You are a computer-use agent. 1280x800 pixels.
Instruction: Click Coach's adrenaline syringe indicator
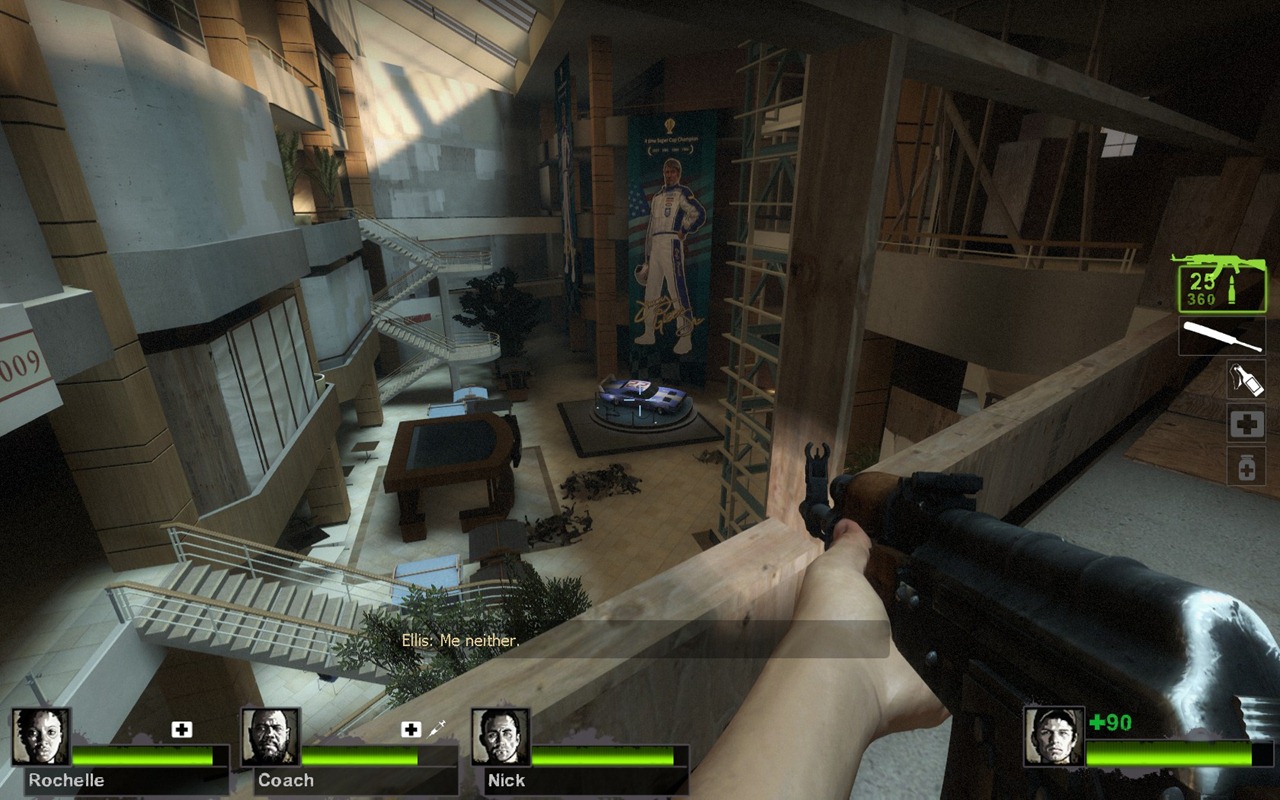tap(436, 730)
